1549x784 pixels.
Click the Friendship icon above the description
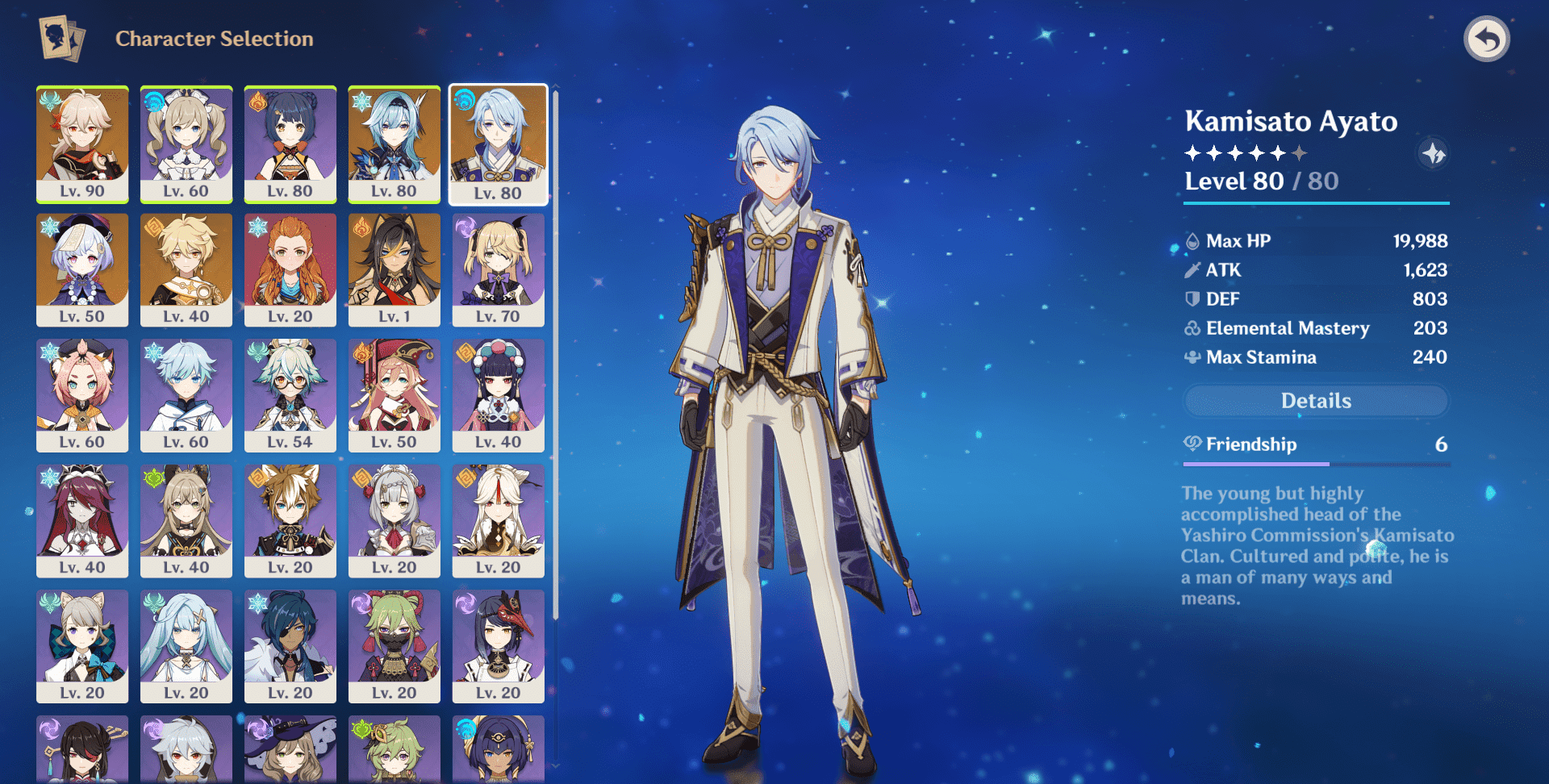click(x=1192, y=444)
